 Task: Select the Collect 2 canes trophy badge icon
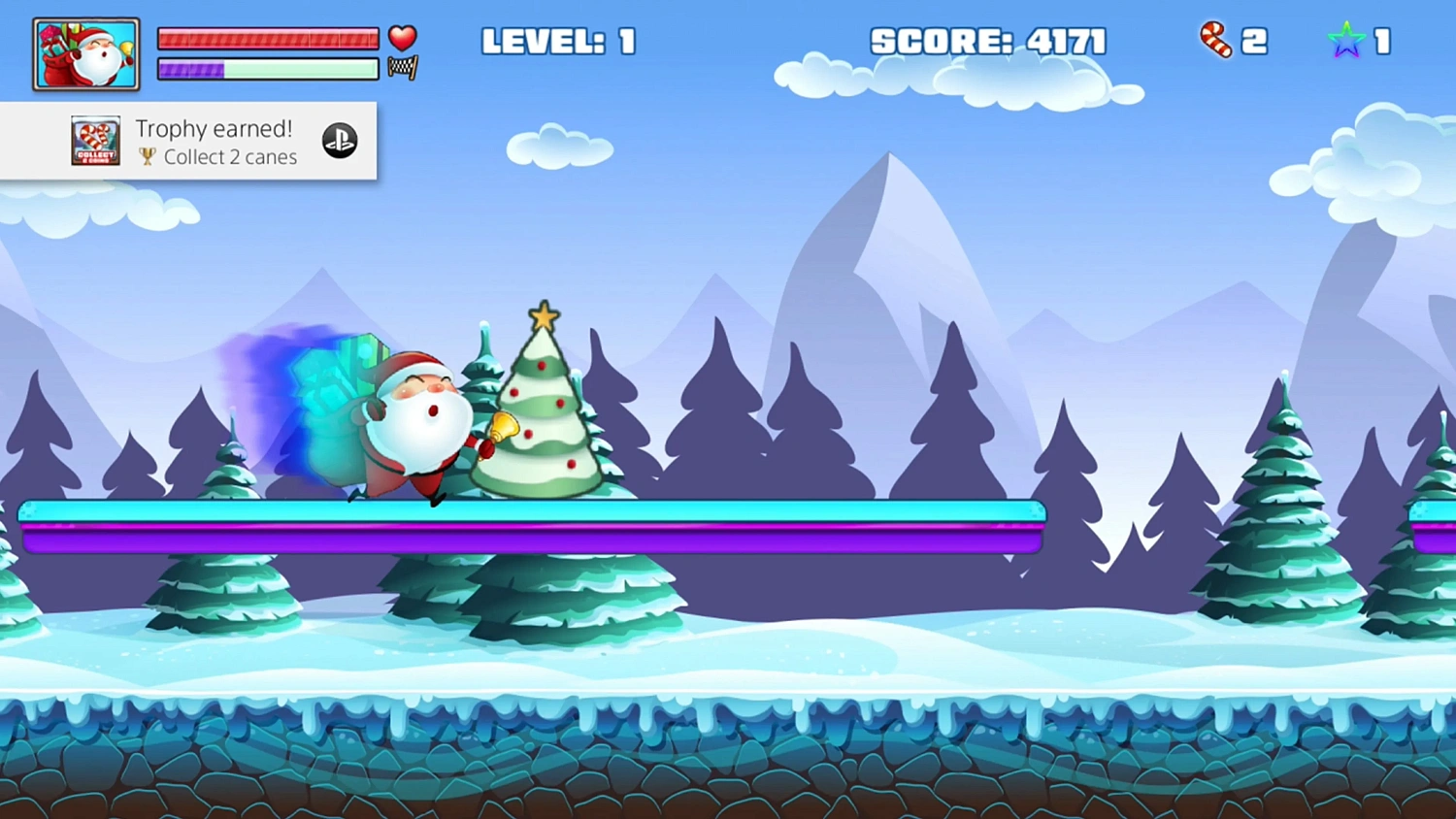pyautogui.click(x=95, y=141)
